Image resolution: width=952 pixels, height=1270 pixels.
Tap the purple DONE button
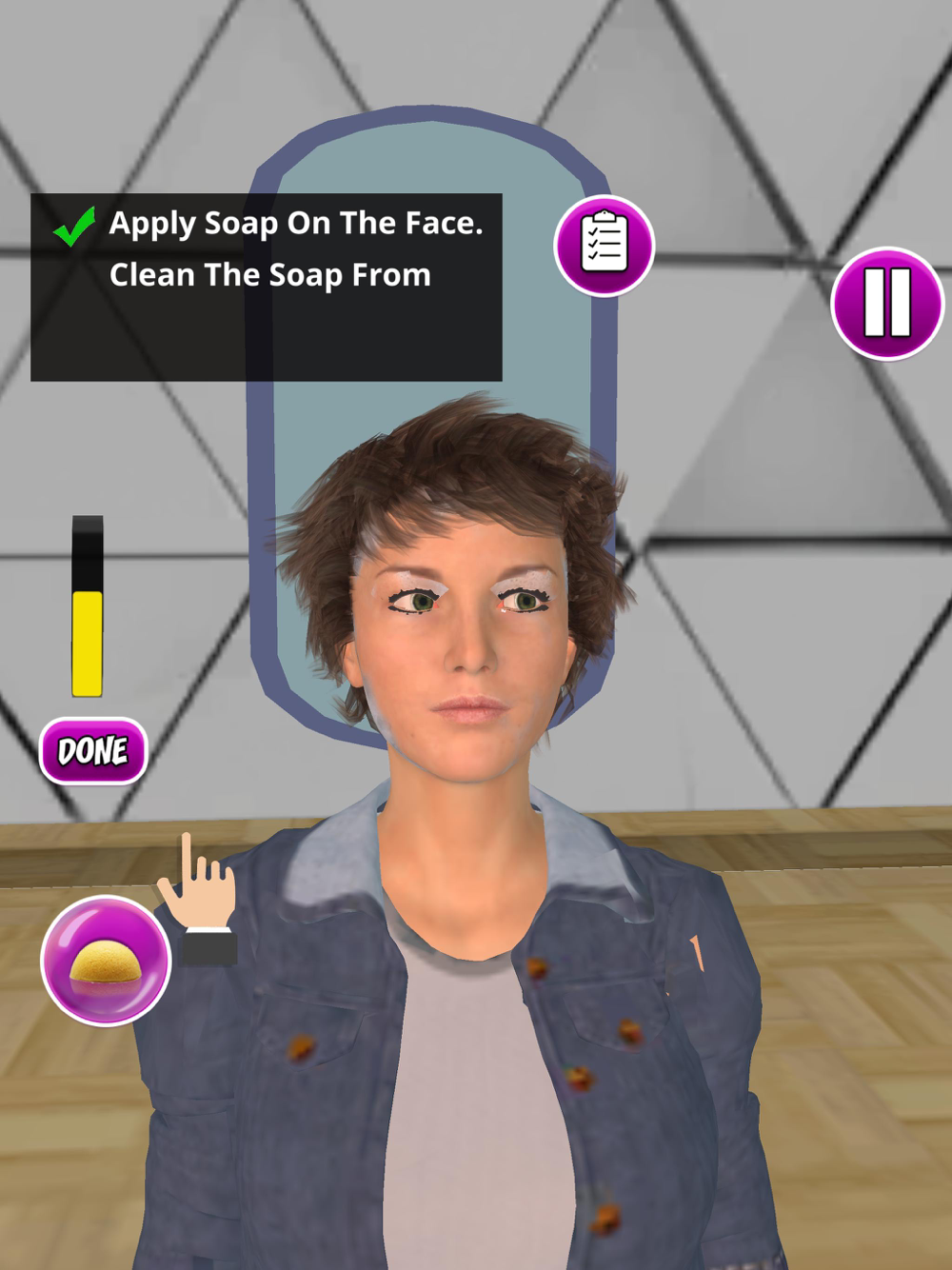[x=93, y=751]
